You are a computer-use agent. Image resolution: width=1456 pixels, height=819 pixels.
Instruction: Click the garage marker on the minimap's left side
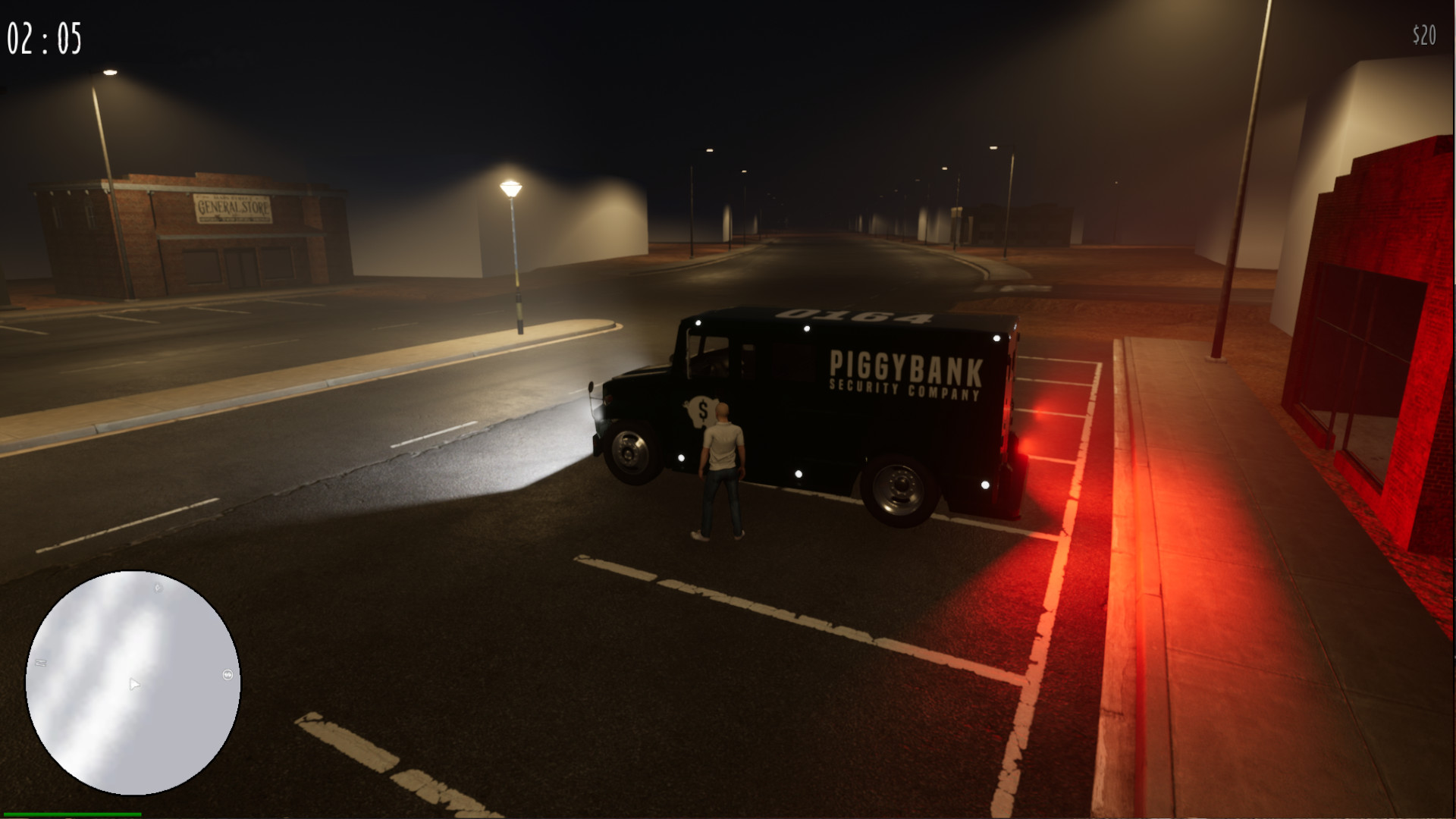pyautogui.click(x=40, y=664)
